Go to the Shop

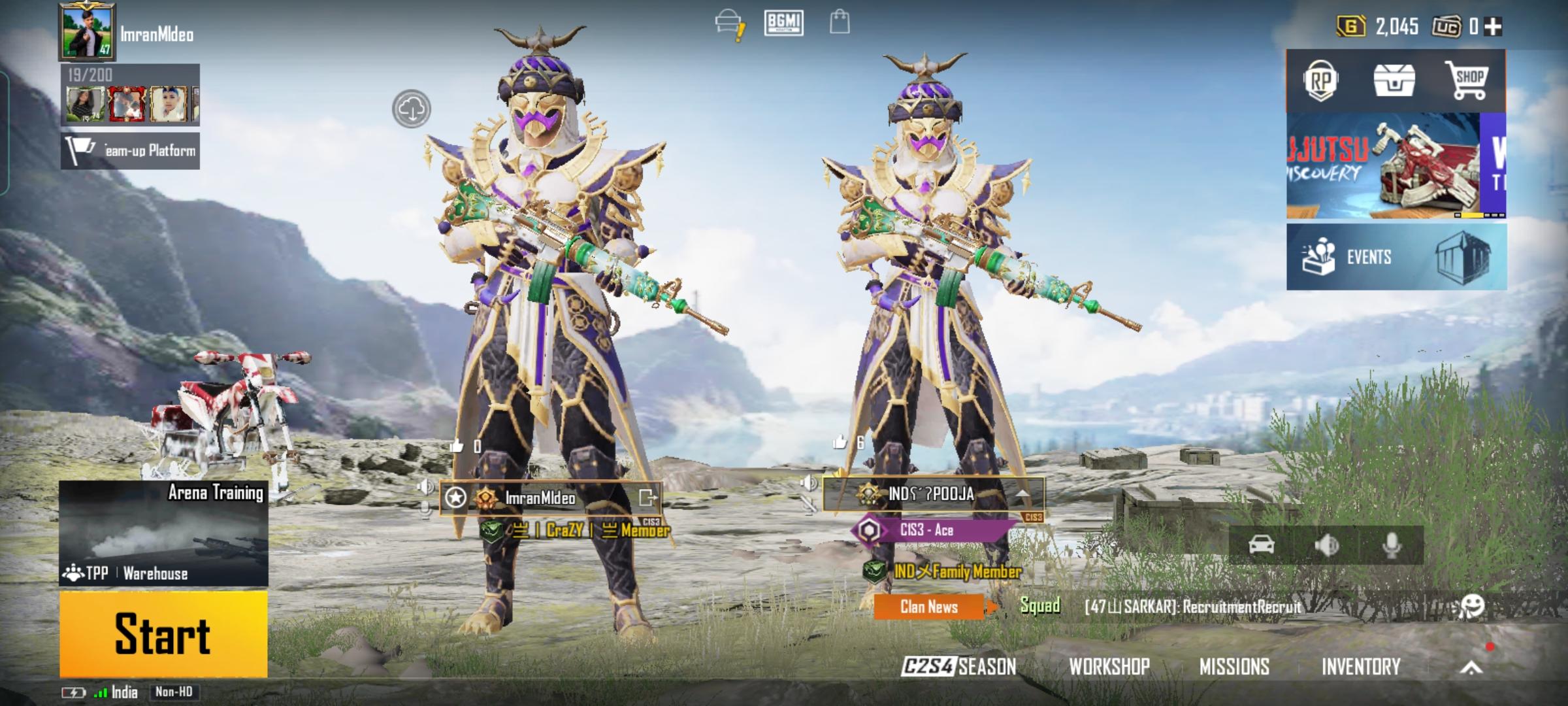coord(1467,81)
